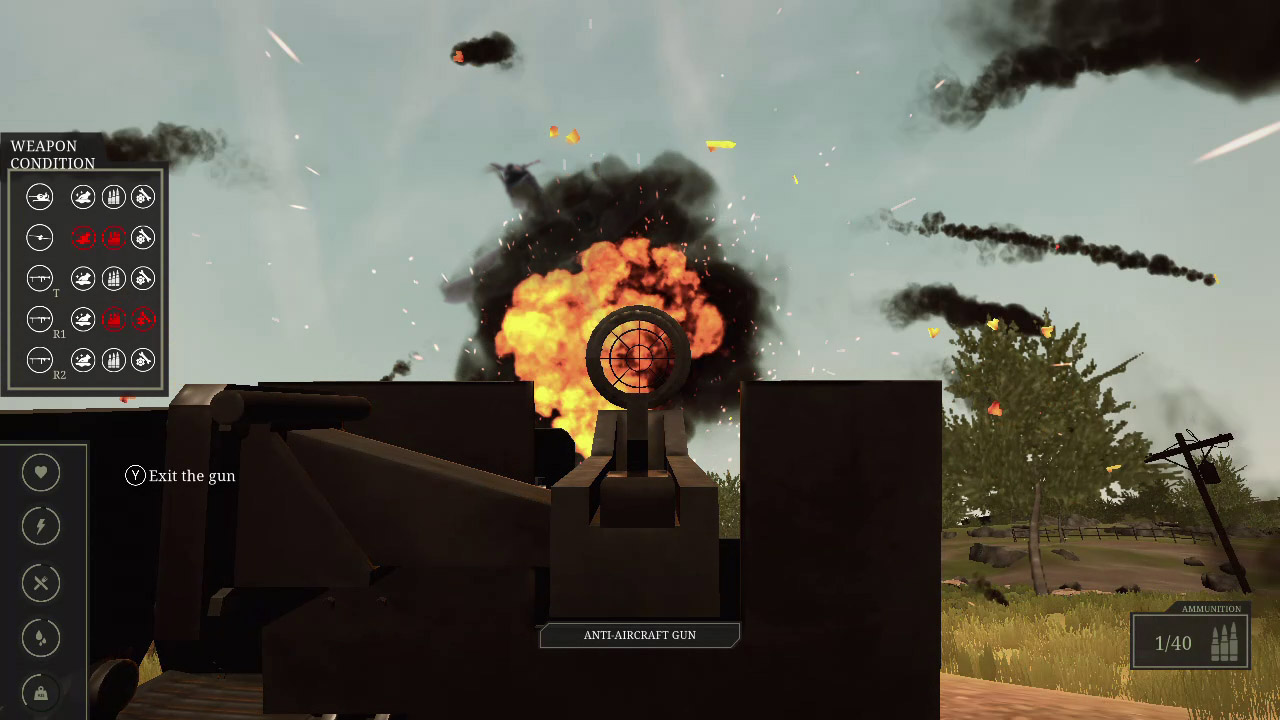
Task: Click the rifle icon labeled R2
Action: 40,360
